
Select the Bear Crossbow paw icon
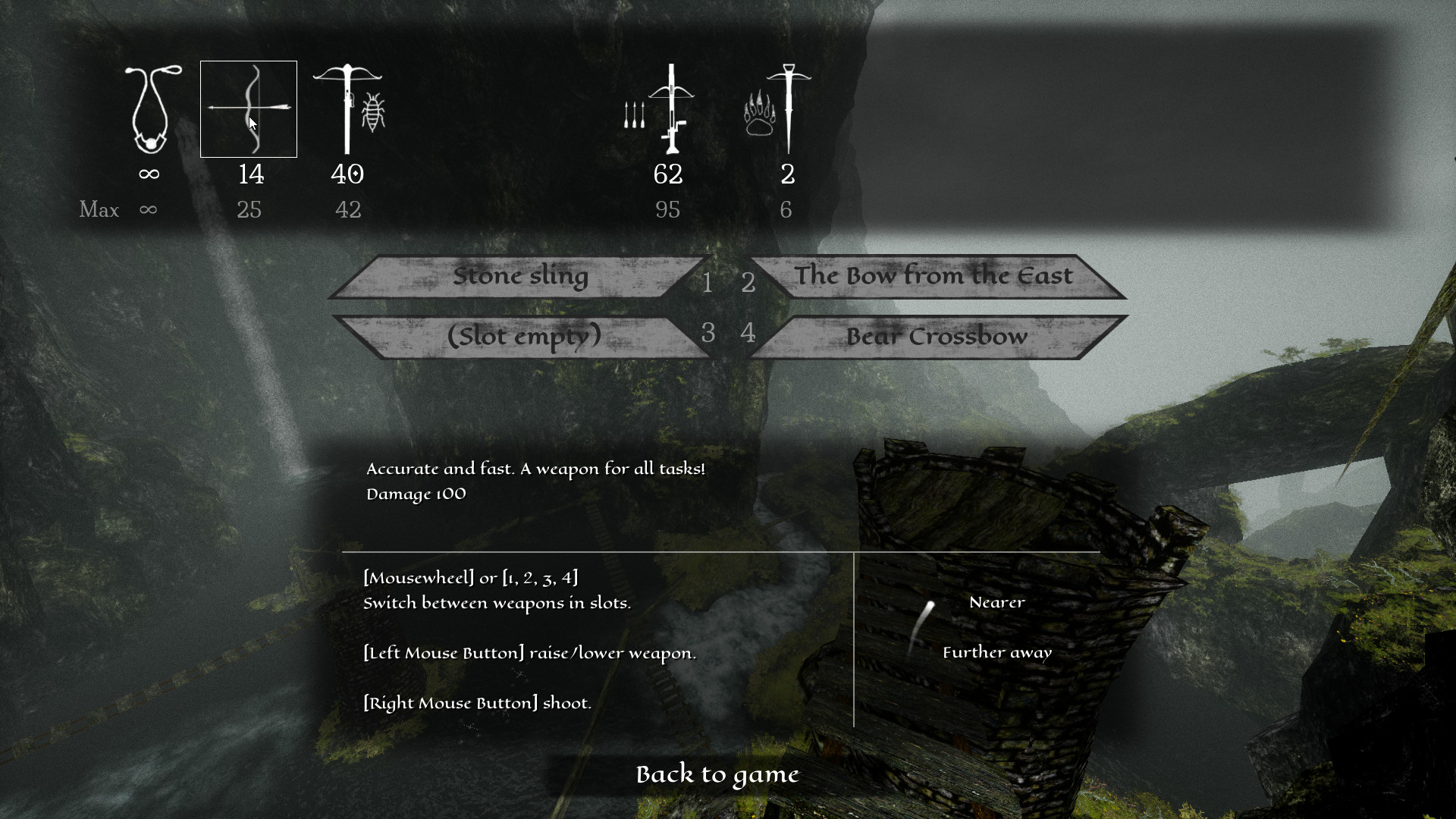(787, 106)
